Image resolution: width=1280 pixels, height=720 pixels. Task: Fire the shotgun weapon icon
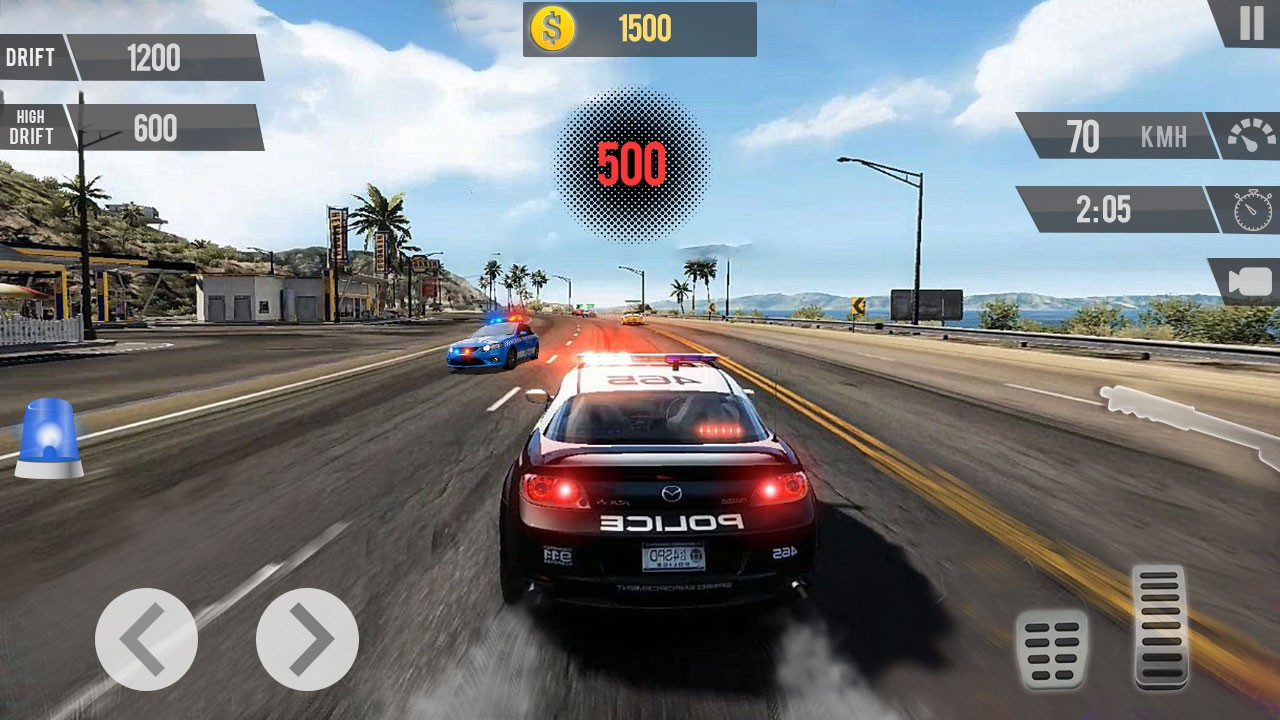click(1188, 420)
